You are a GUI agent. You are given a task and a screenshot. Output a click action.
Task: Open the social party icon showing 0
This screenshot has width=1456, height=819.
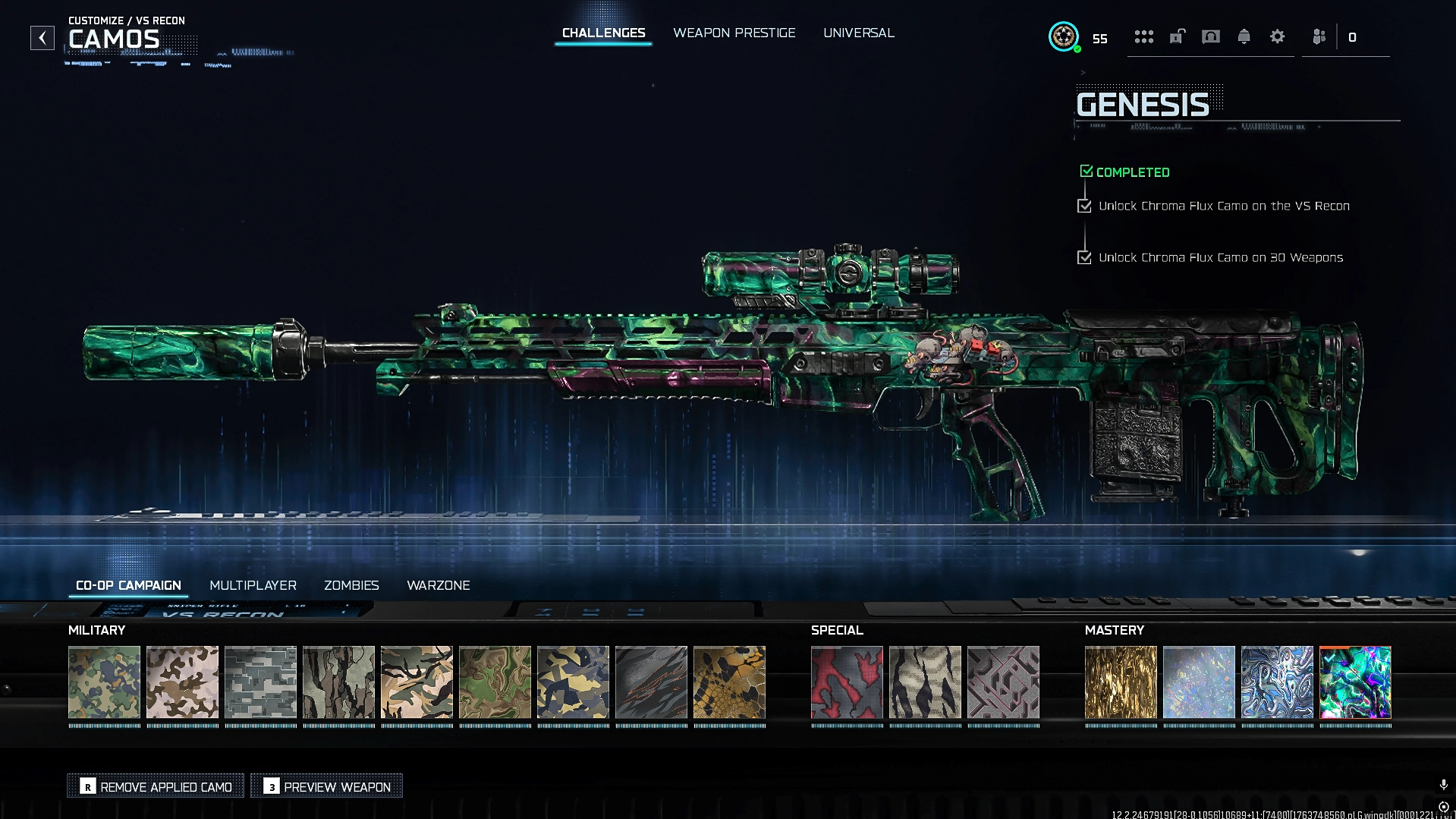(1319, 36)
